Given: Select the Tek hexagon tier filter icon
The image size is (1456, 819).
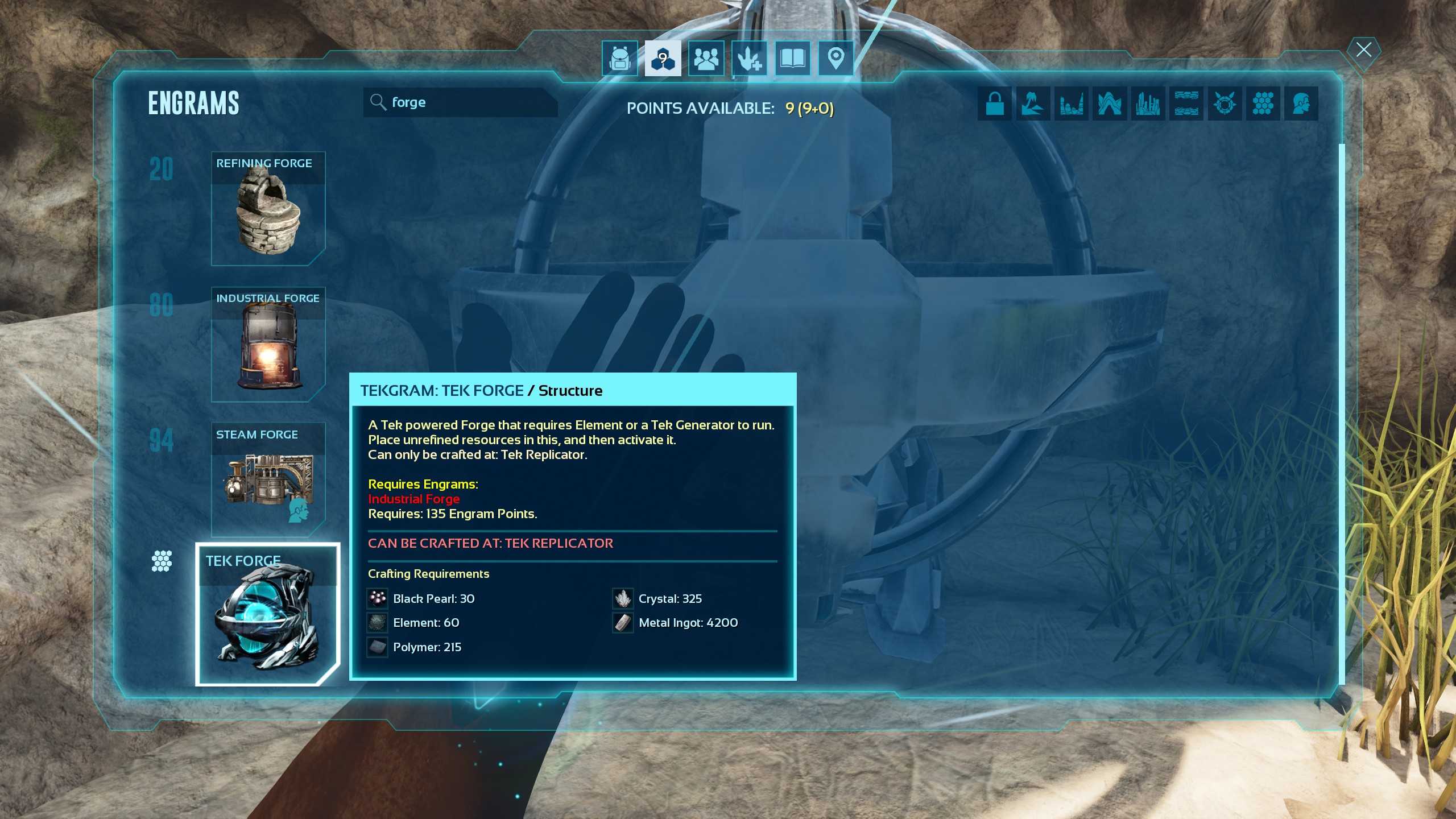Looking at the screenshot, I should click(1263, 104).
